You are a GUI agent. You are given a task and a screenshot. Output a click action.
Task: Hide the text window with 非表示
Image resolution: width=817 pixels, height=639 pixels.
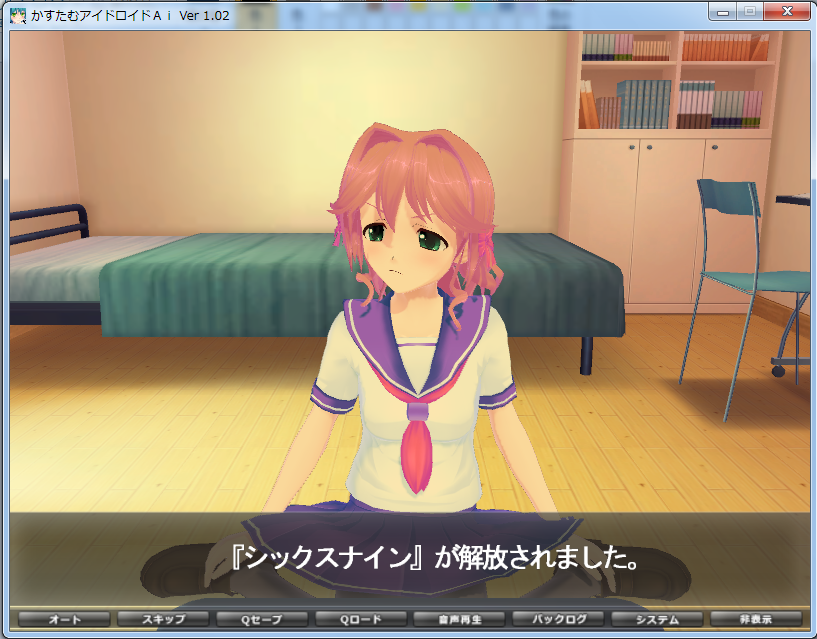point(755,620)
